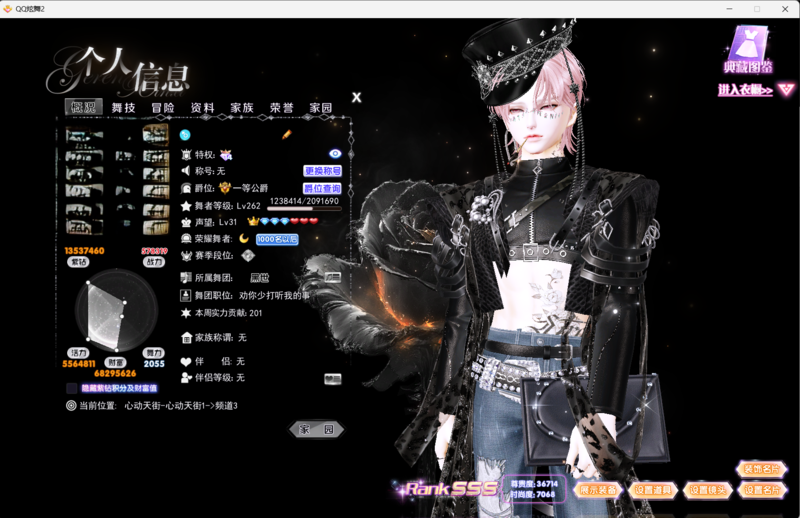Viewport: 800px width, 518px height.
Task: Switch to the 舞技 tab
Action: pos(123,108)
